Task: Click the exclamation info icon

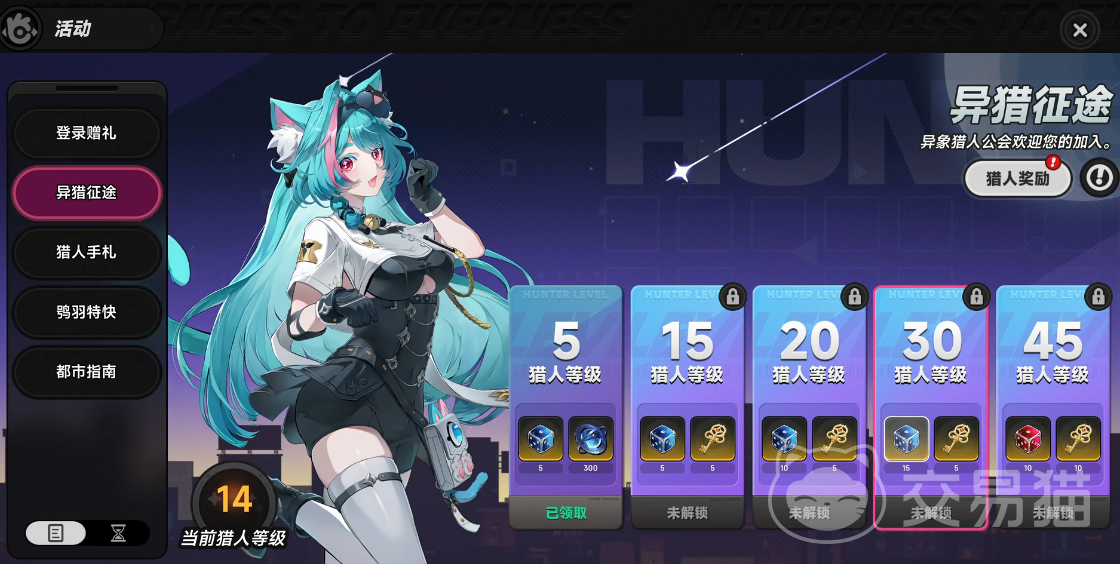Action: pos(1099,178)
